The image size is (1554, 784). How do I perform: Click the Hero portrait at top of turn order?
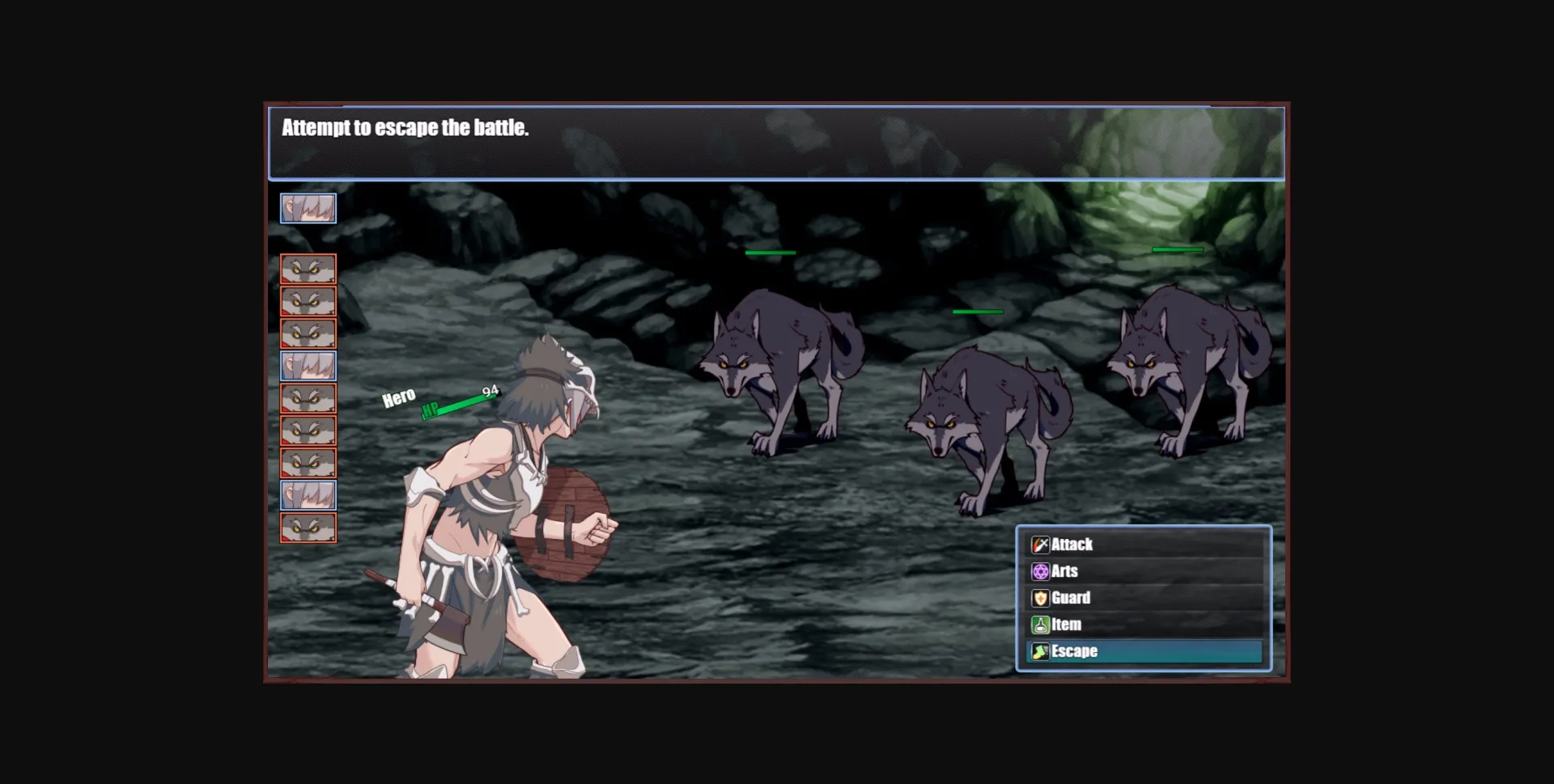(x=308, y=208)
